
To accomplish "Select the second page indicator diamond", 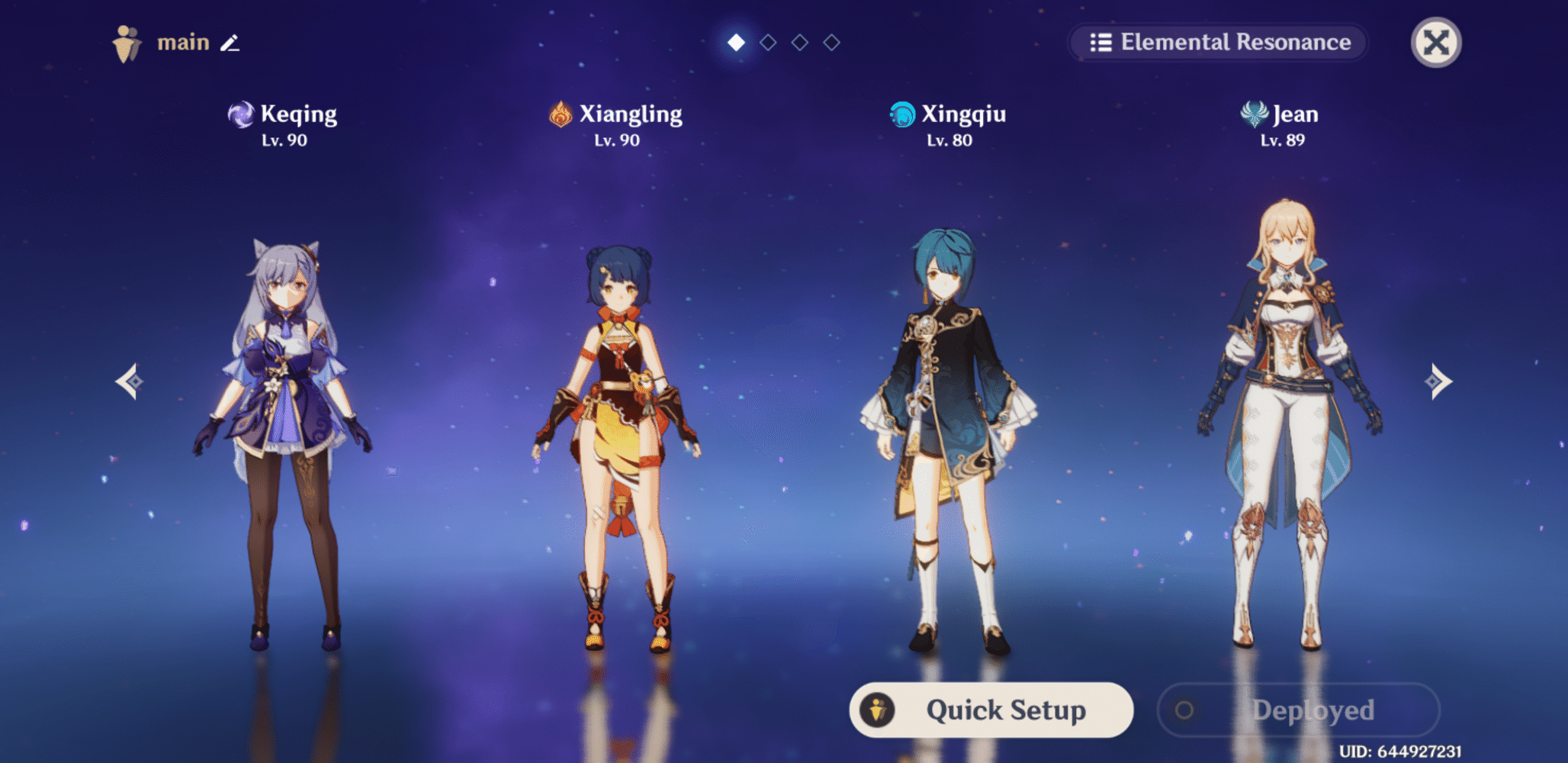I will tap(766, 42).
